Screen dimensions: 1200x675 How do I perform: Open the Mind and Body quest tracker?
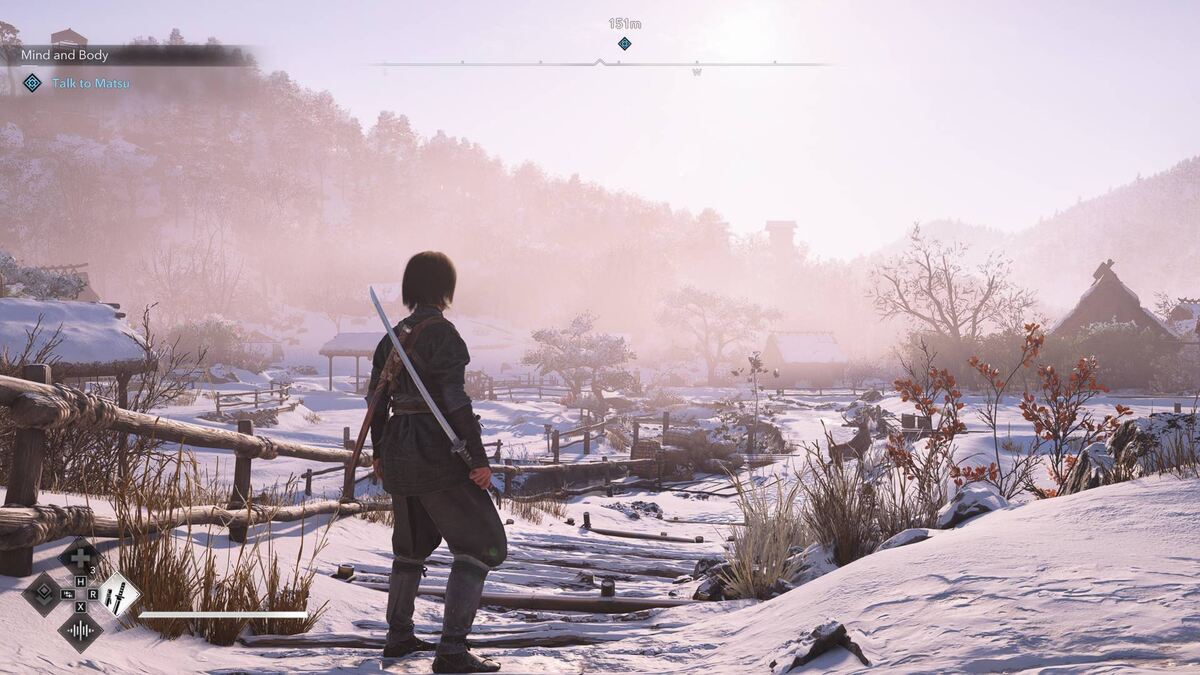(64, 56)
